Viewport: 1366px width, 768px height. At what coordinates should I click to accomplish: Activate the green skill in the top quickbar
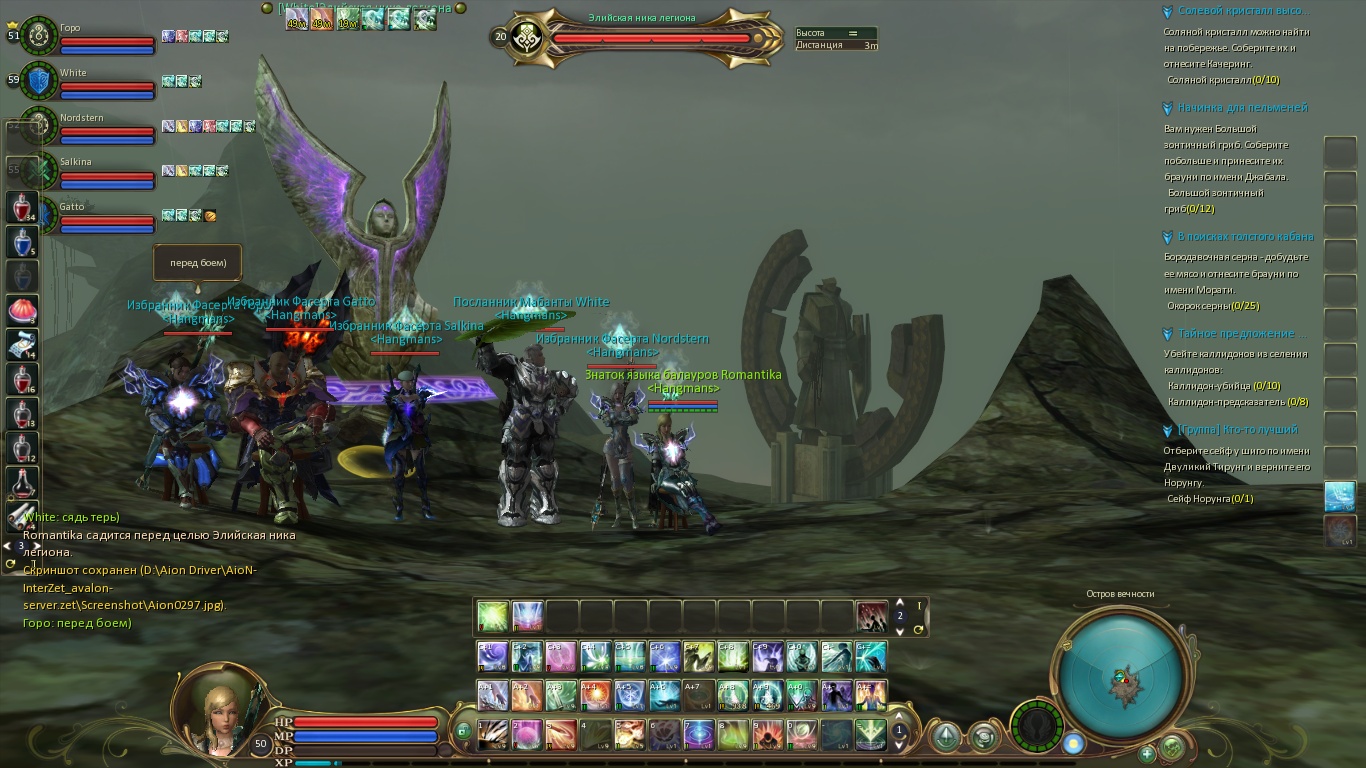493,616
